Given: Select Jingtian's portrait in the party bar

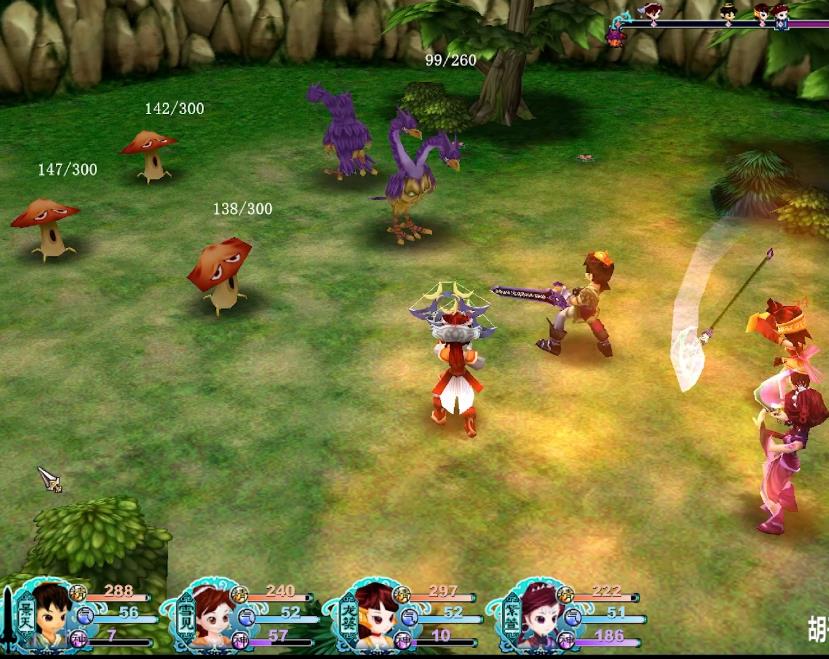Looking at the screenshot, I should [x=48, y=618].
